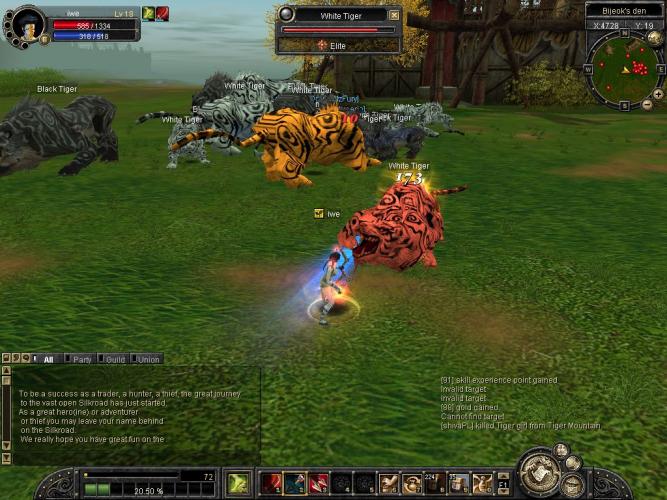Select the White Tiger target name bar
This screenshot has width=667, height=500.
[x=337, y=15]
